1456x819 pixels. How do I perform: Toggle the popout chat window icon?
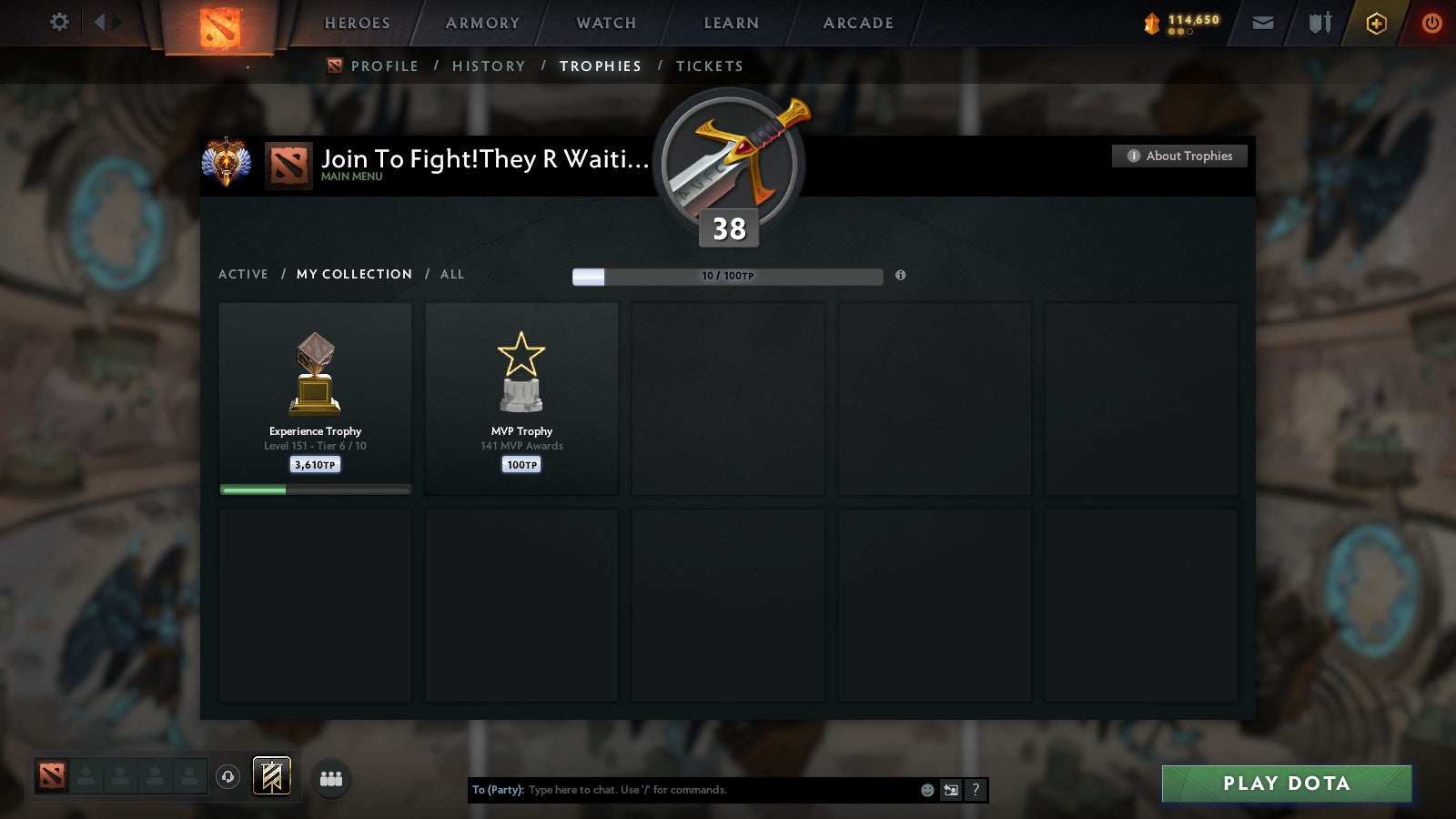951,791
